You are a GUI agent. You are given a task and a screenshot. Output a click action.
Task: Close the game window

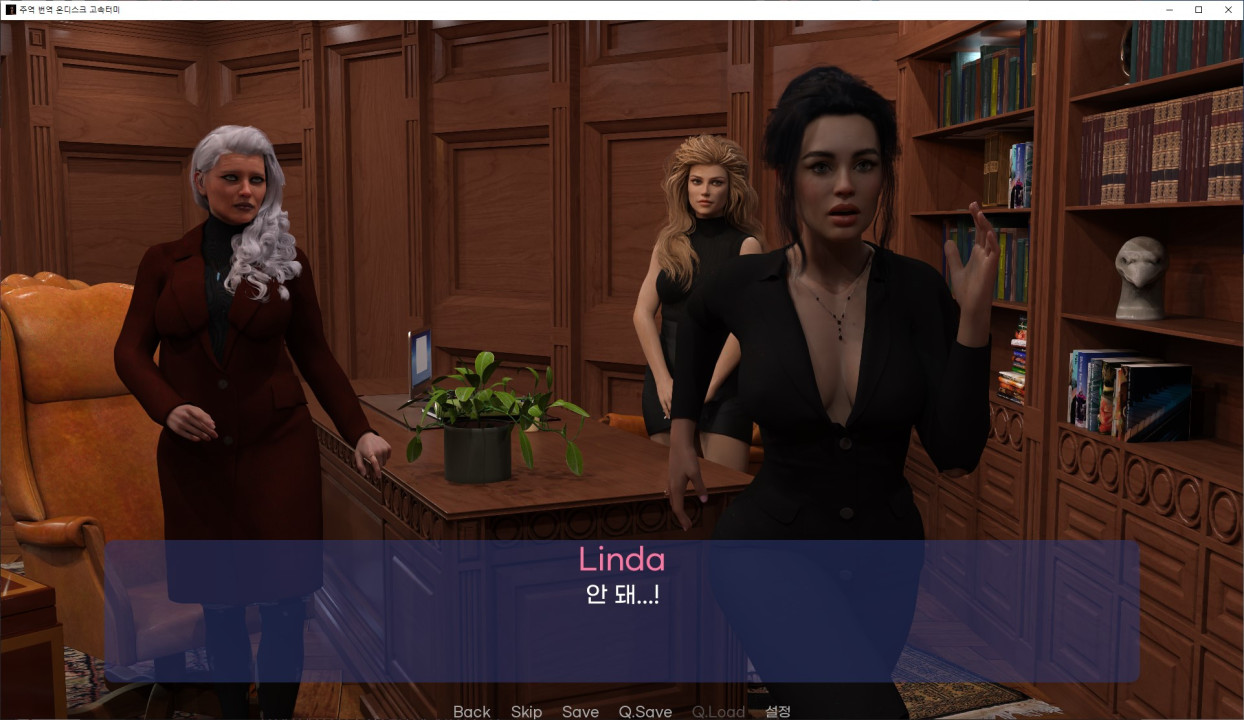[x=1228, y=9]
